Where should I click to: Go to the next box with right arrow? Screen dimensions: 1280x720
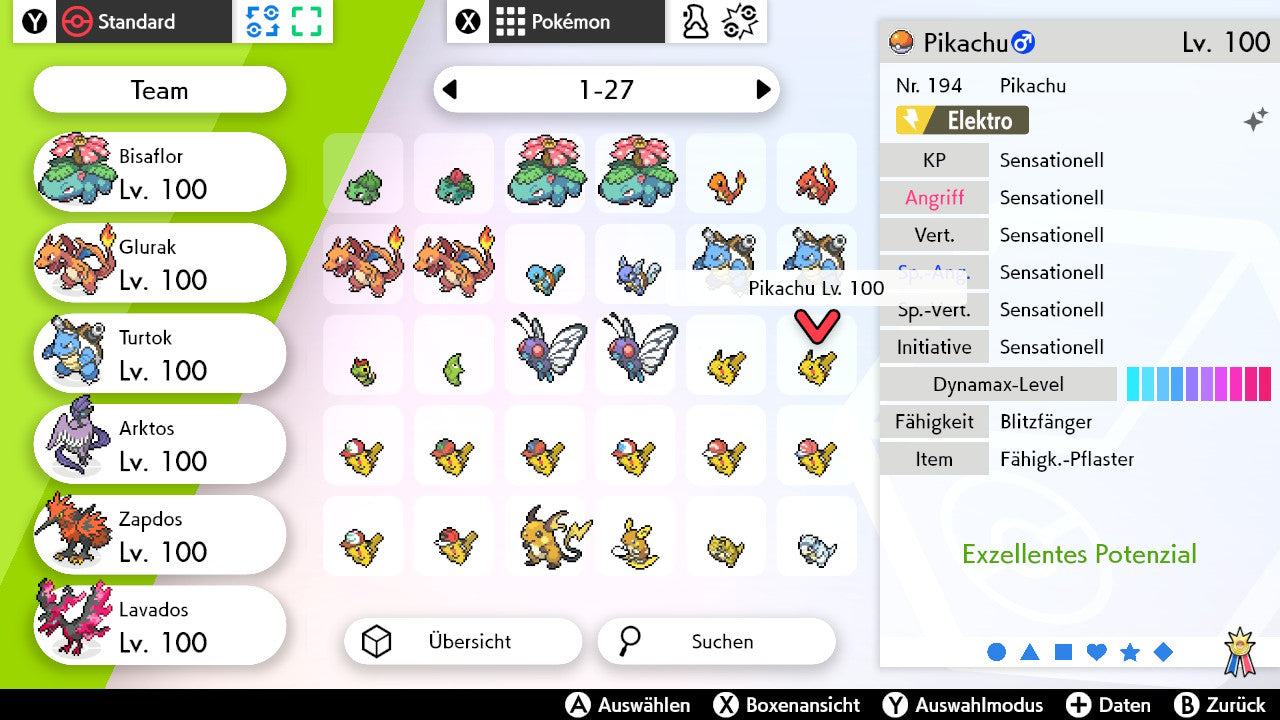pos(763,90)
